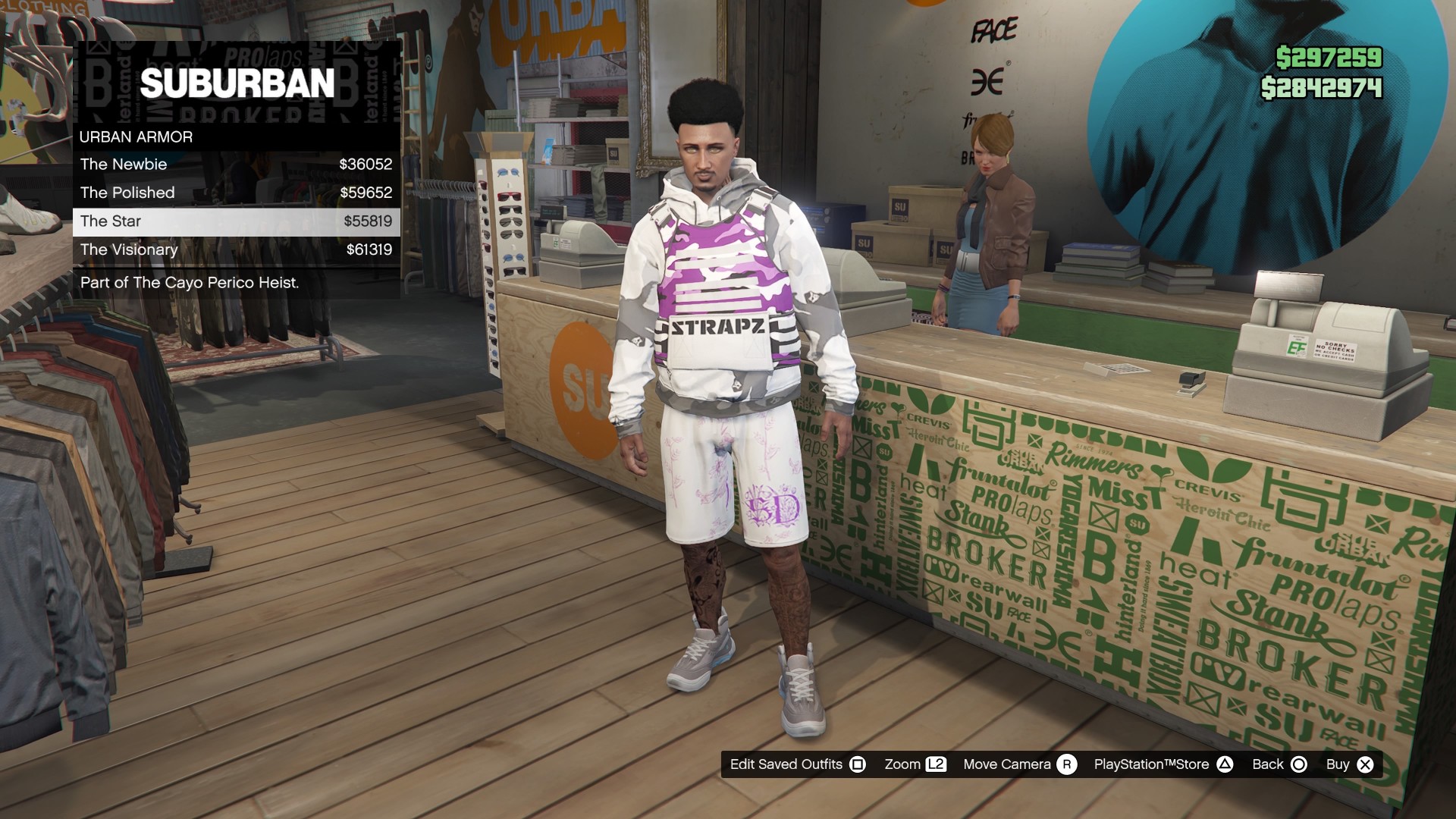Click the Buy label text
Screen dimensions: 1456x819
1338,764
